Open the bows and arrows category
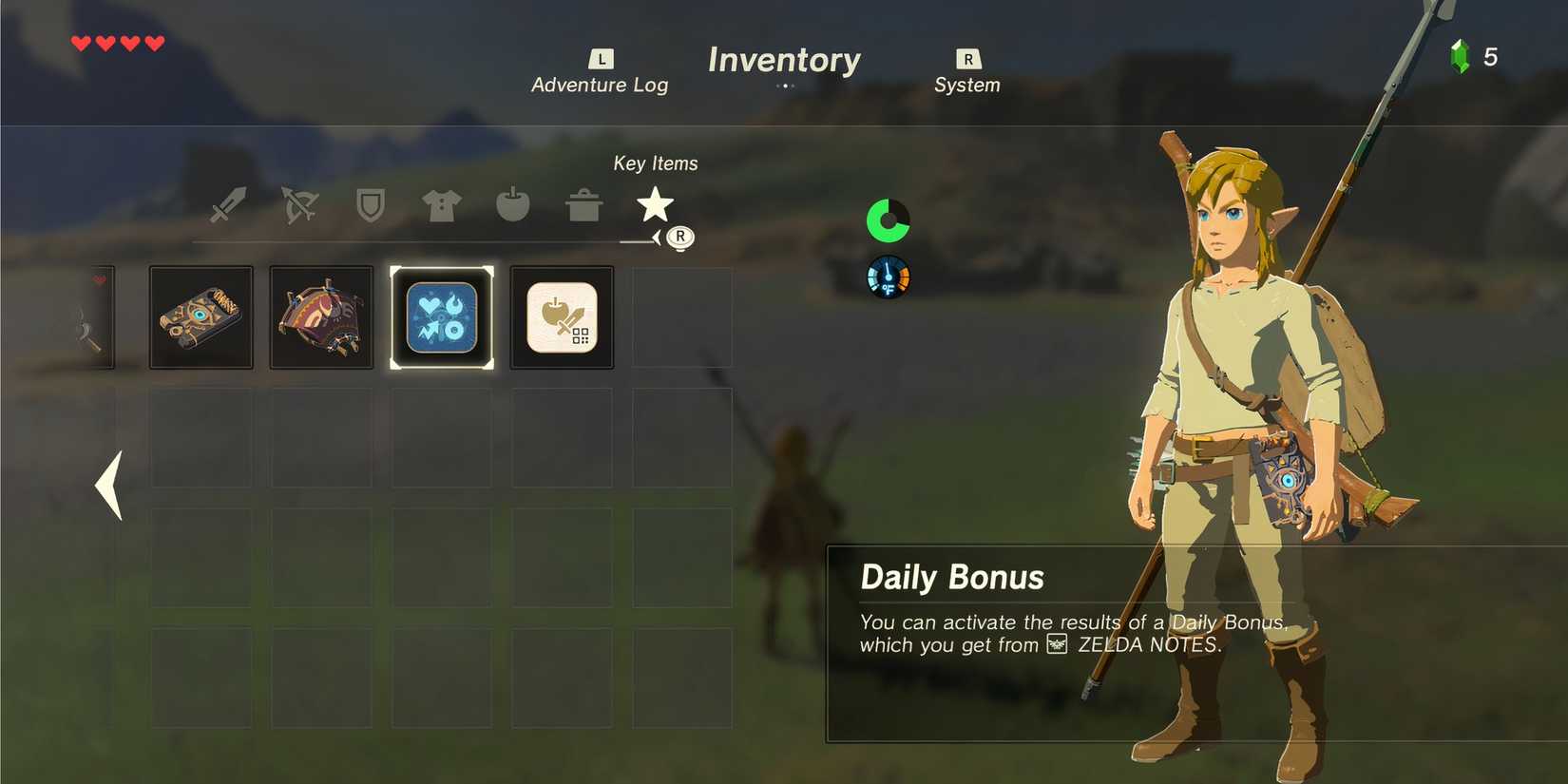The image size is (1568, 784). [297, 205]
